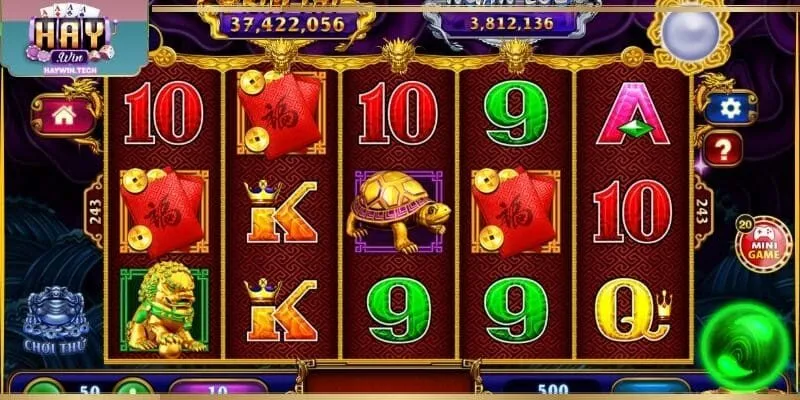Spin the reels with the green orb
The width and height of the screenshot is (800, 400).
[x=745, y=346]
